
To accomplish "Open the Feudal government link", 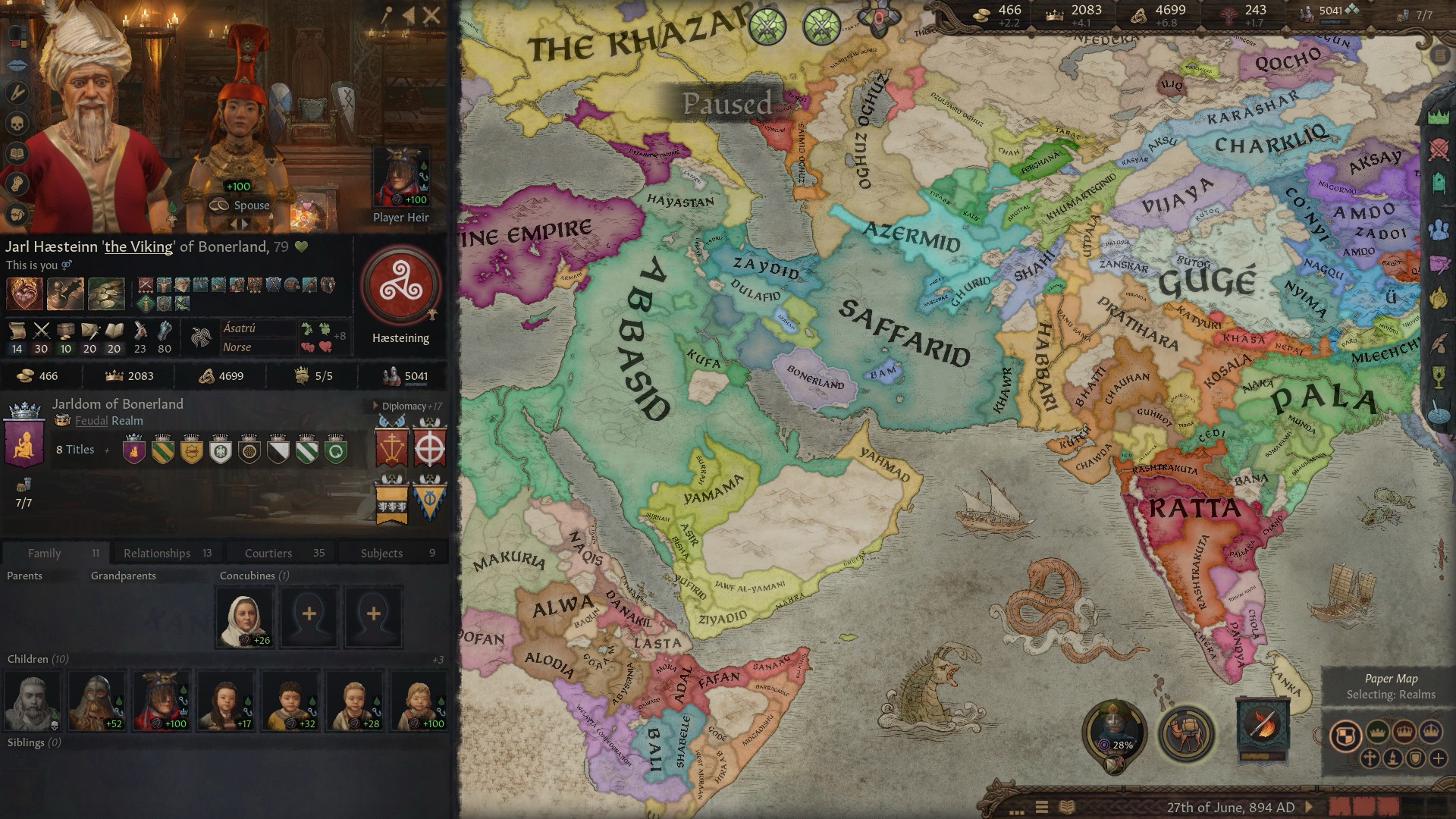I will [90, 421].
